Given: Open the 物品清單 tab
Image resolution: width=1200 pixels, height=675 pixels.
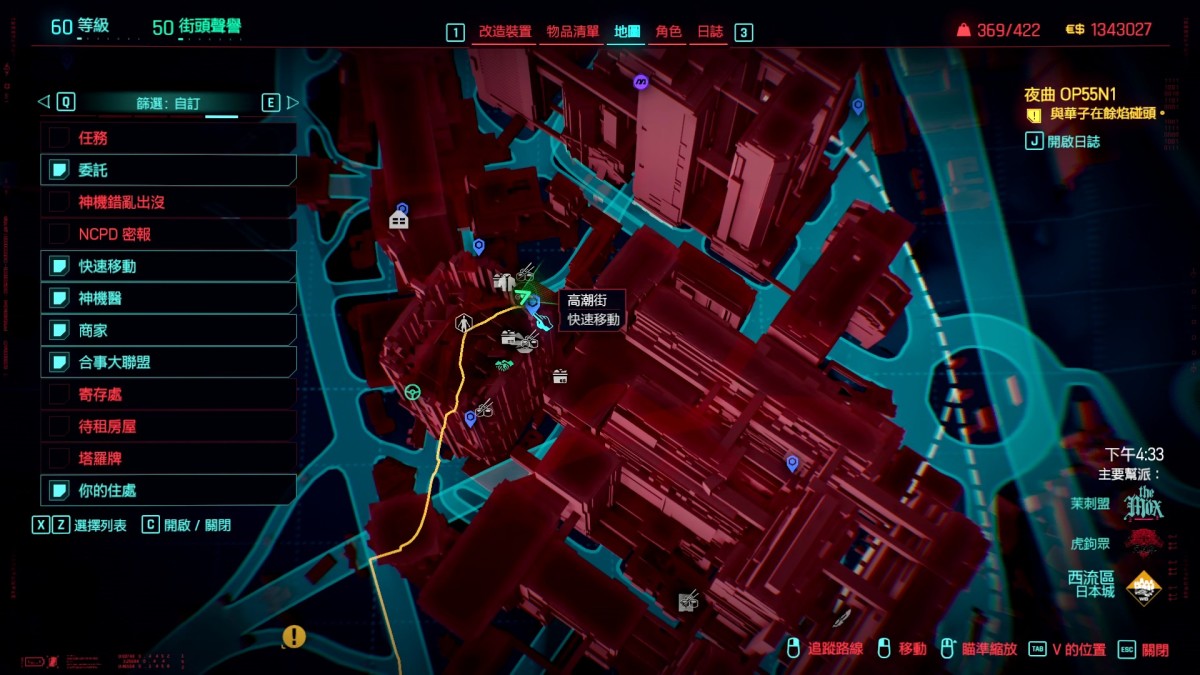Looking at the screenshot, I should [573, 32].
